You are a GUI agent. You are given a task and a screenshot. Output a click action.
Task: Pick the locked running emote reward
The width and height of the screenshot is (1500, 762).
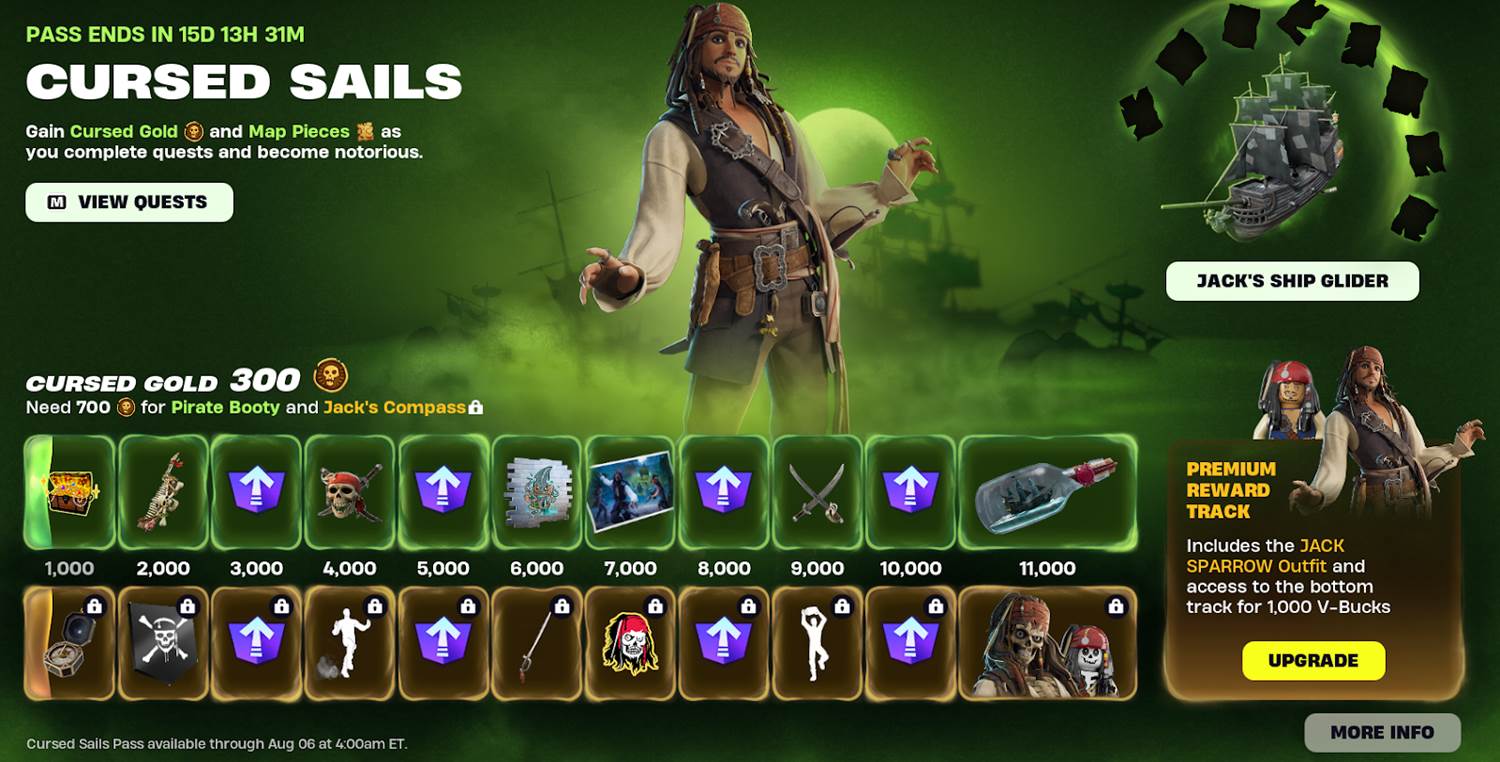click(x=350, y=643)
